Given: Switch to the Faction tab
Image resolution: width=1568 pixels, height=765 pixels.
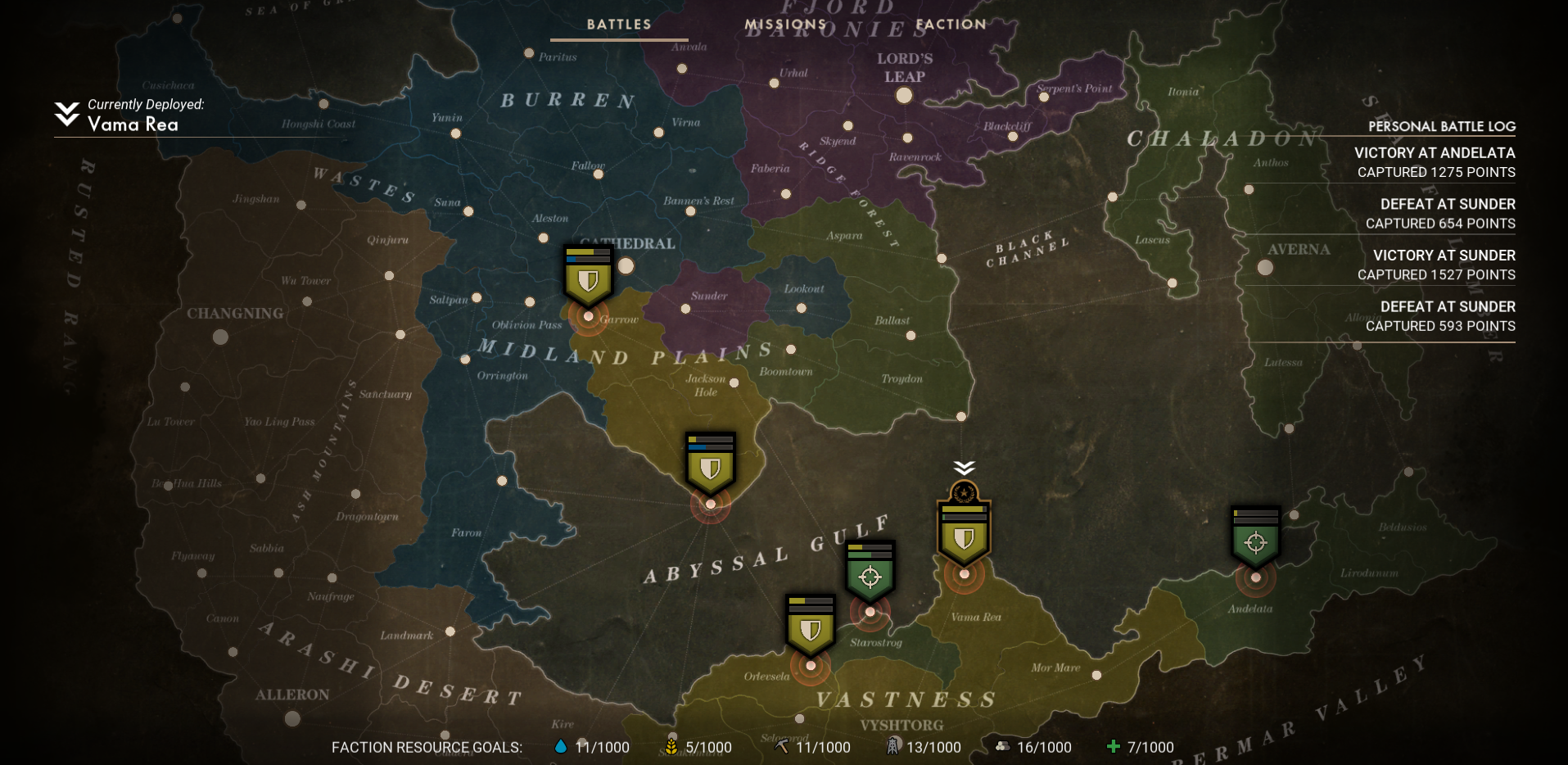Looking at the screenshot, I should click(951, 25).
